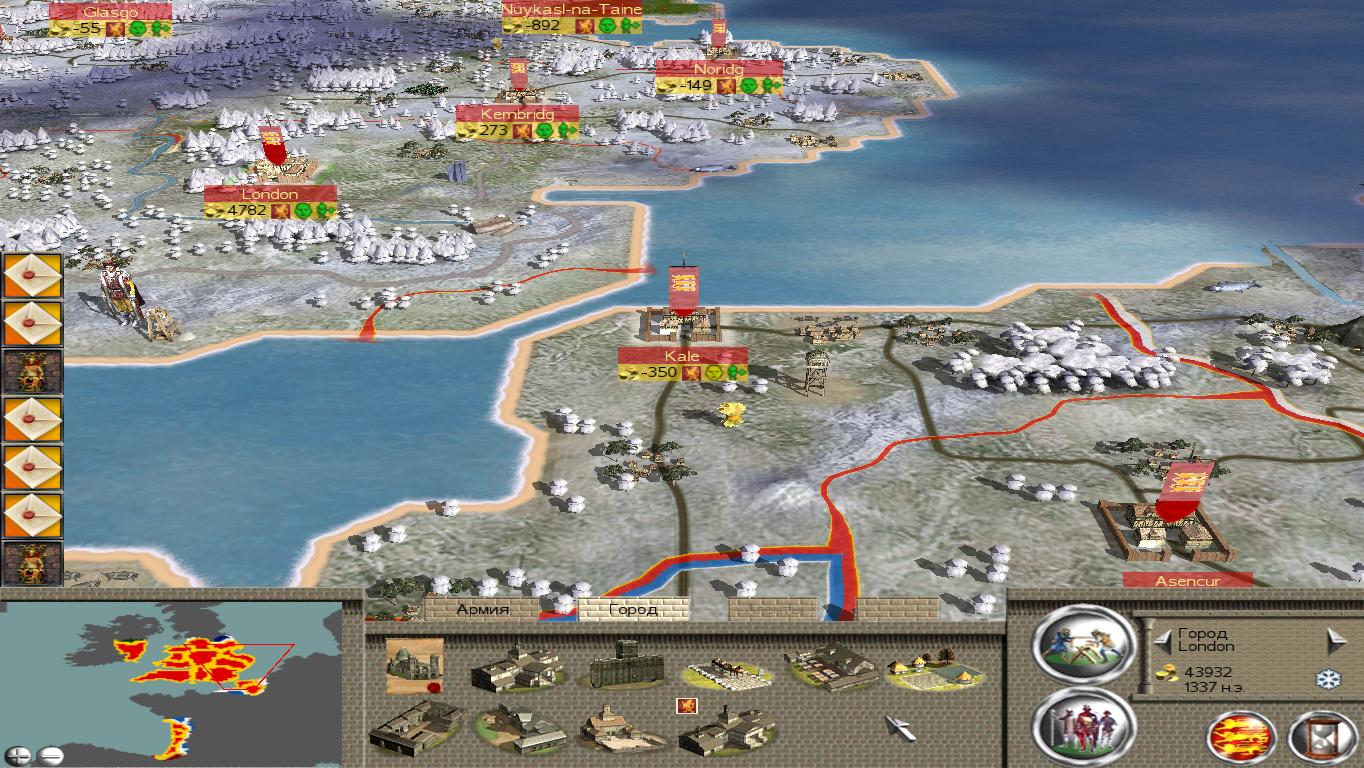The width and height of the screenshot is (1364, 768).
Task: End the turn with the hourglass button
Action: tap(1322, 738)
